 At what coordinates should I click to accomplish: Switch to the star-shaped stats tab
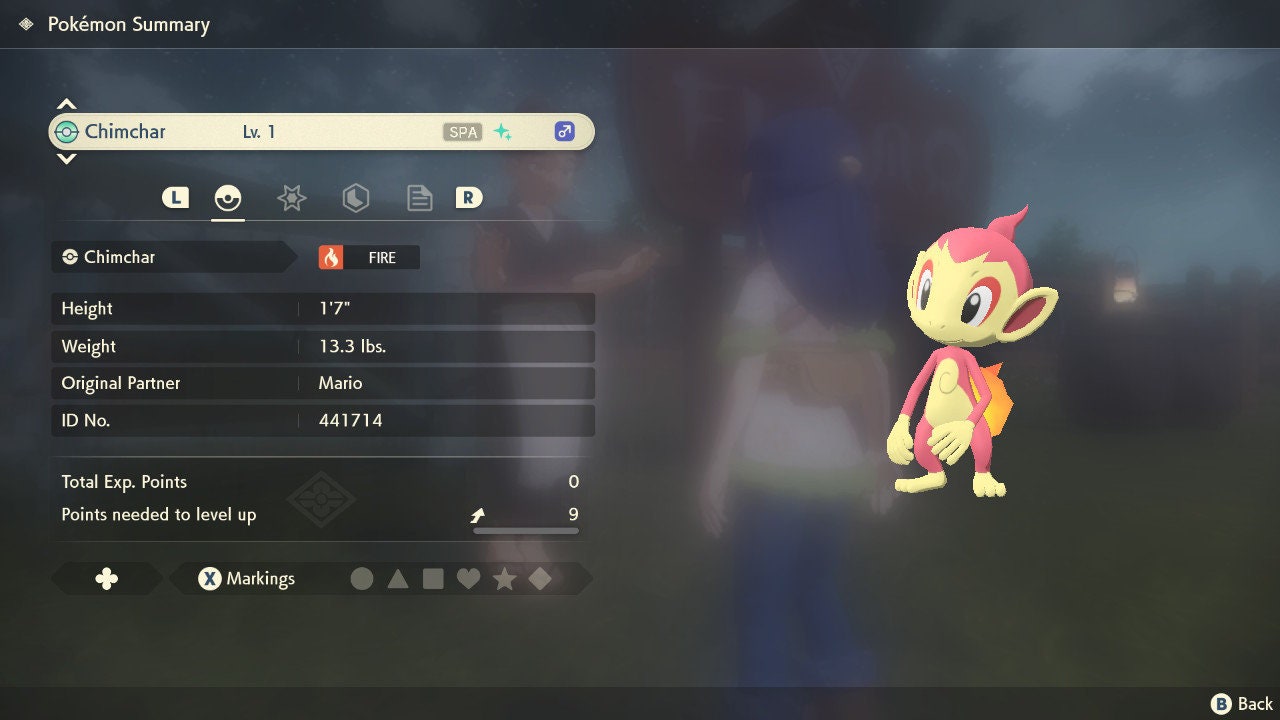291,198
